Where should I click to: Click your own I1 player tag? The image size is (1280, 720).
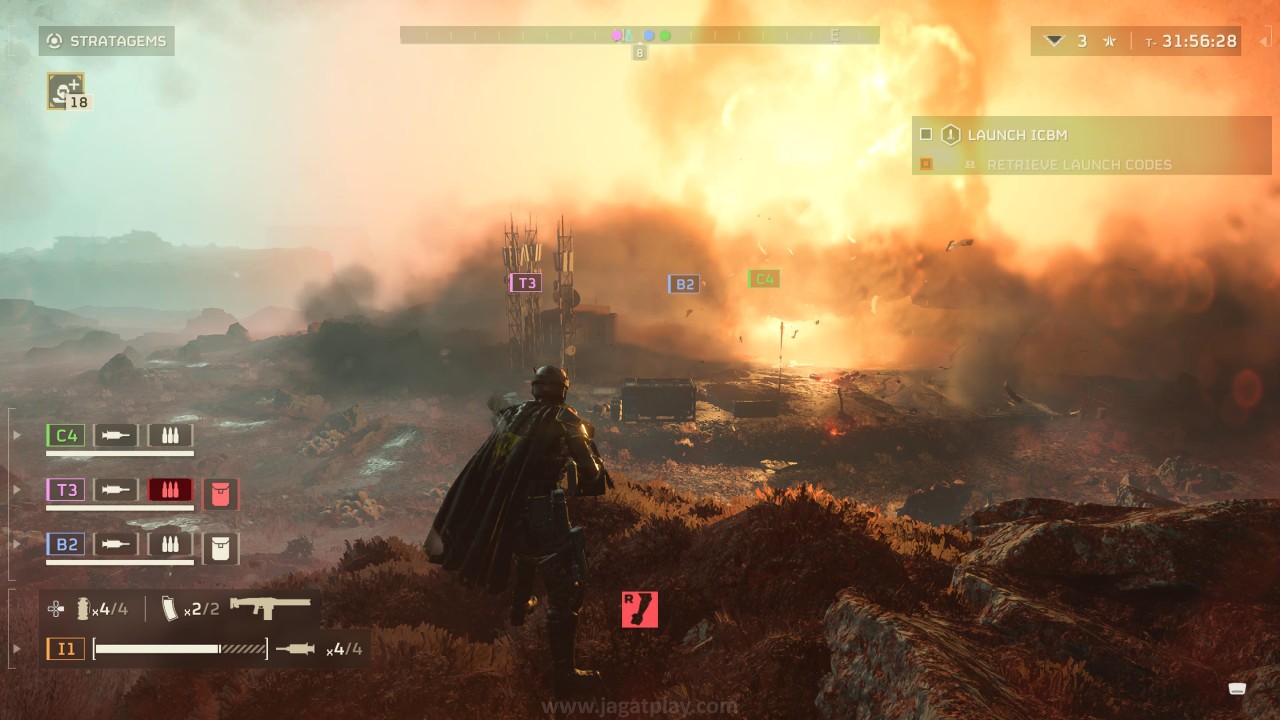tap(65, 649)
